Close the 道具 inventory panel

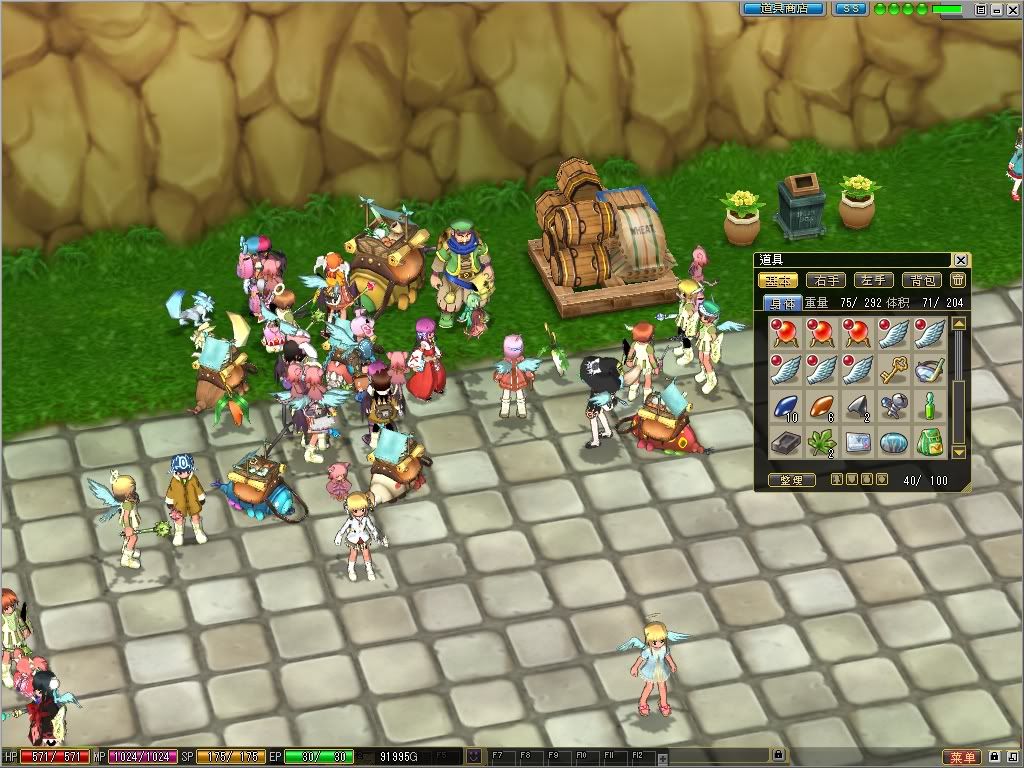(x=961, y=260)
